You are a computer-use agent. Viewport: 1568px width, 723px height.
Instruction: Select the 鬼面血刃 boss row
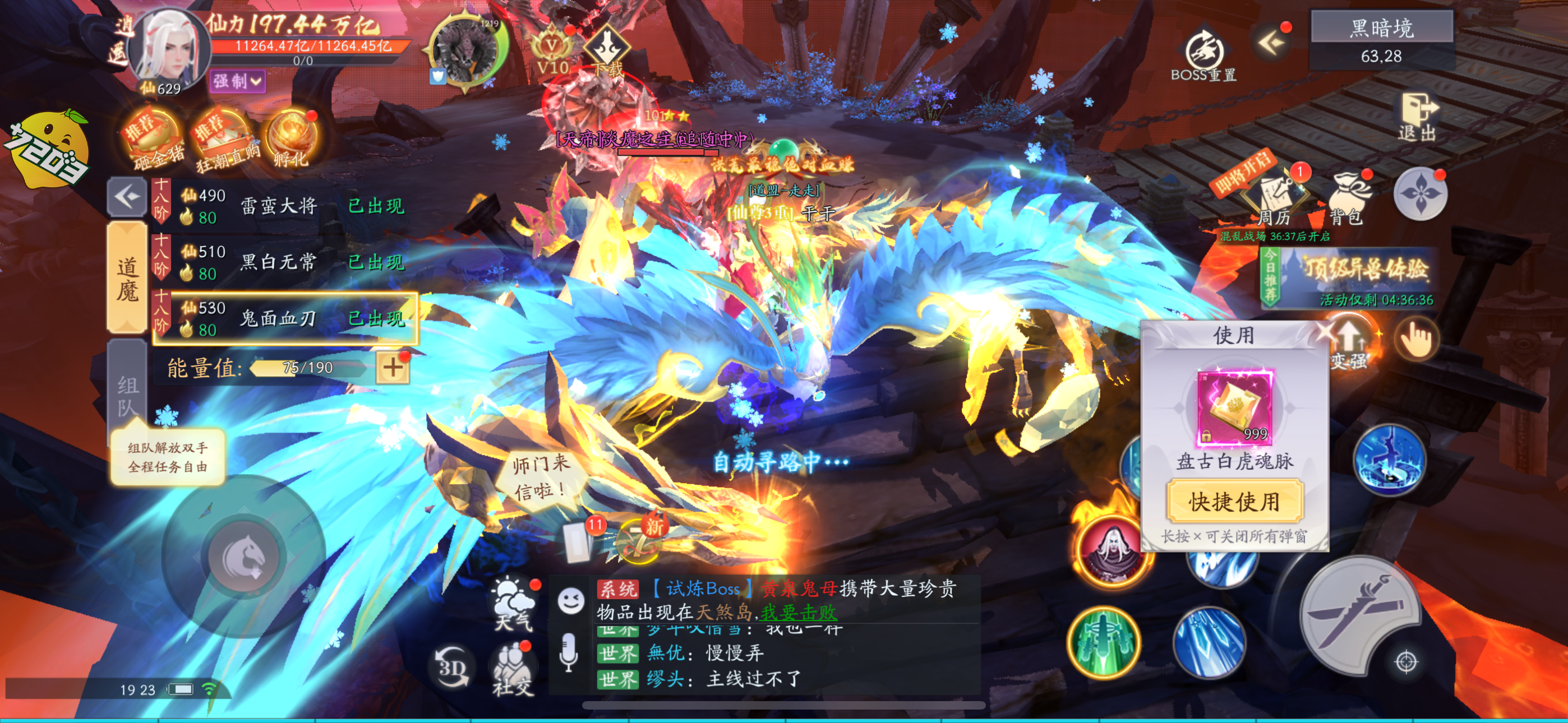click(285, 318)
